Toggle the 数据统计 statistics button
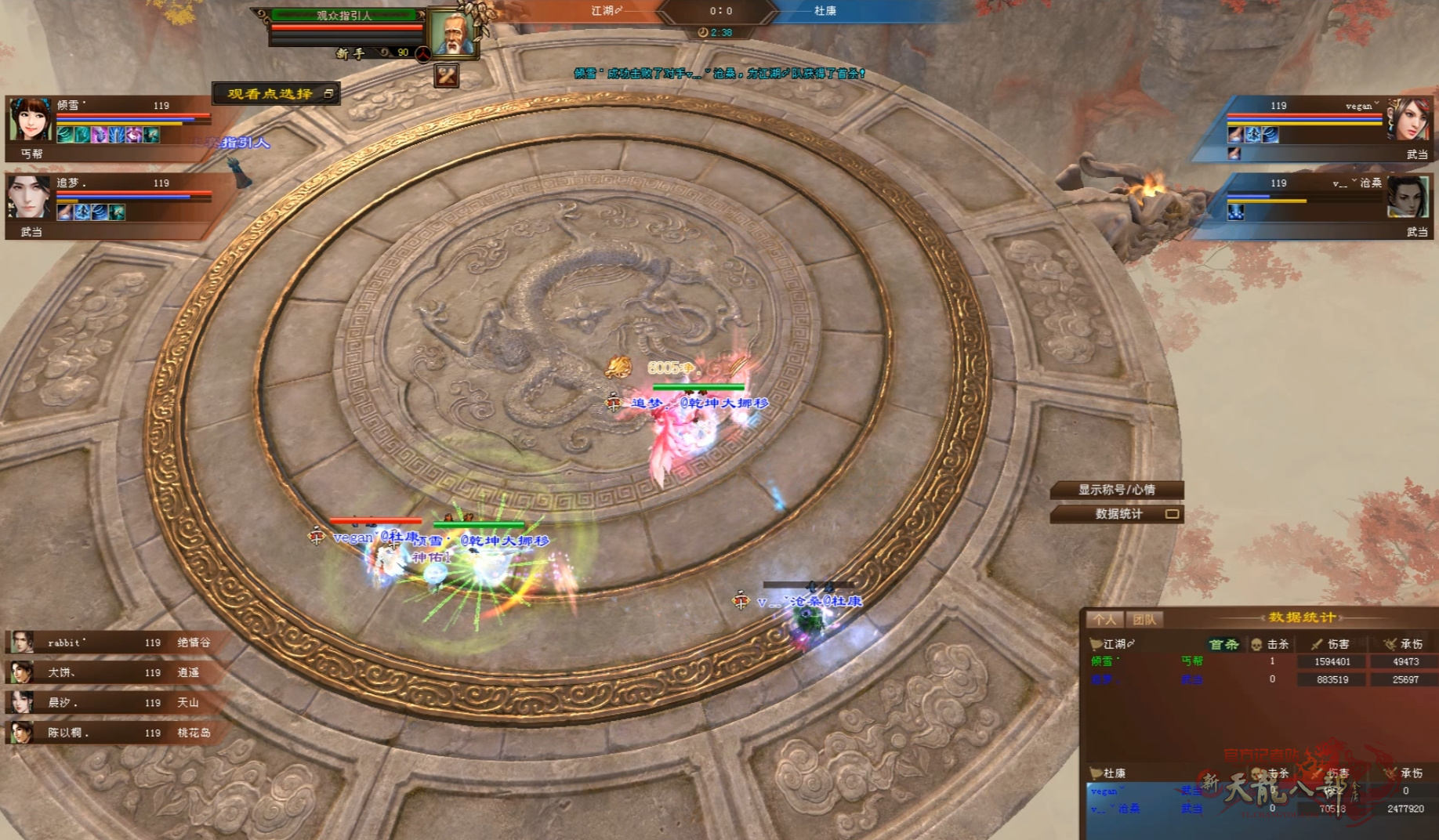 tap(1117, 514)
